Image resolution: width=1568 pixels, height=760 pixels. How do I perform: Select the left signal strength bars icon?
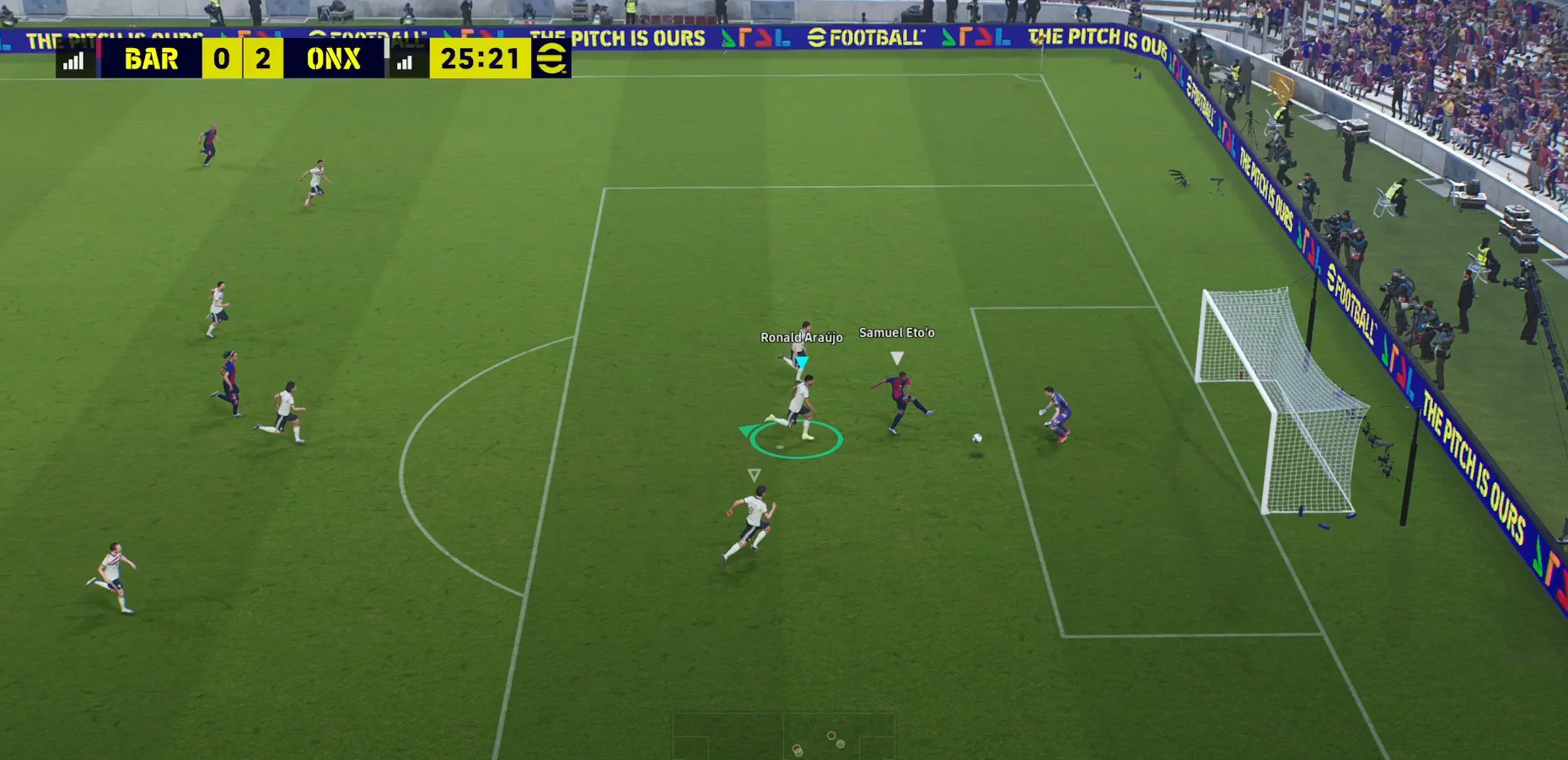[74, 59]
